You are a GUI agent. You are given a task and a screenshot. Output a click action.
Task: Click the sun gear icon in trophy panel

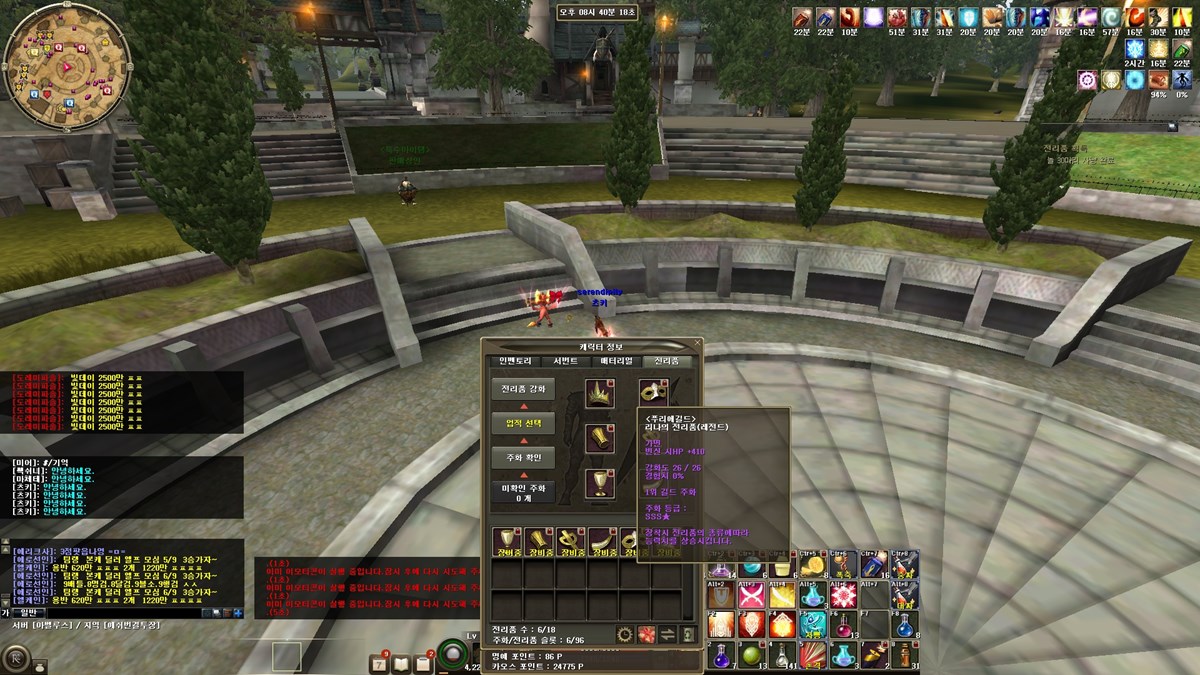coord(625,634)
